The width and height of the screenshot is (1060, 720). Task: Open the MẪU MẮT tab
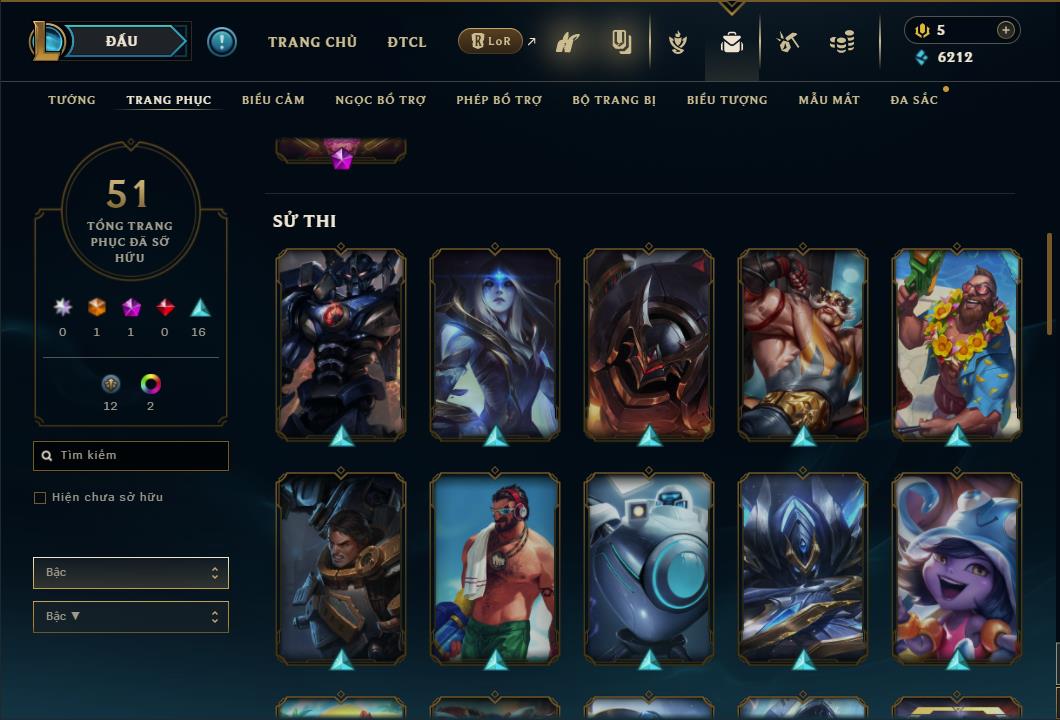[x=829, y=100]
